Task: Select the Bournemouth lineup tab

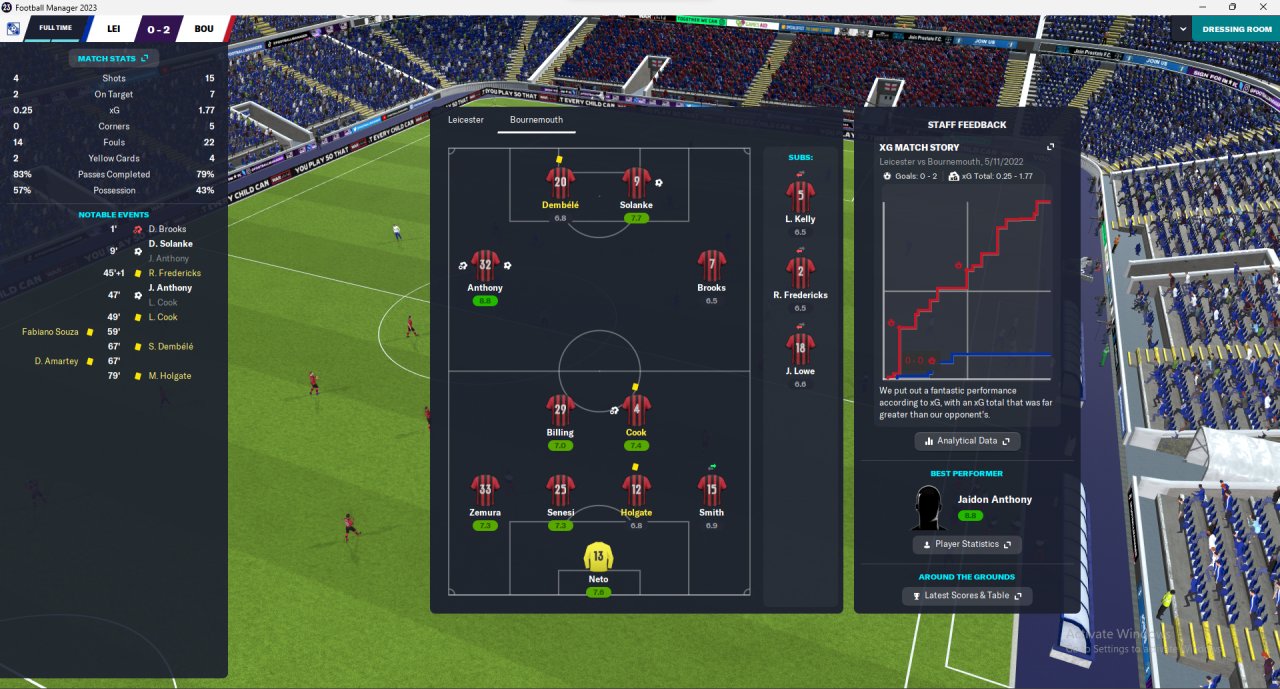Action: (x=536, y=120)
